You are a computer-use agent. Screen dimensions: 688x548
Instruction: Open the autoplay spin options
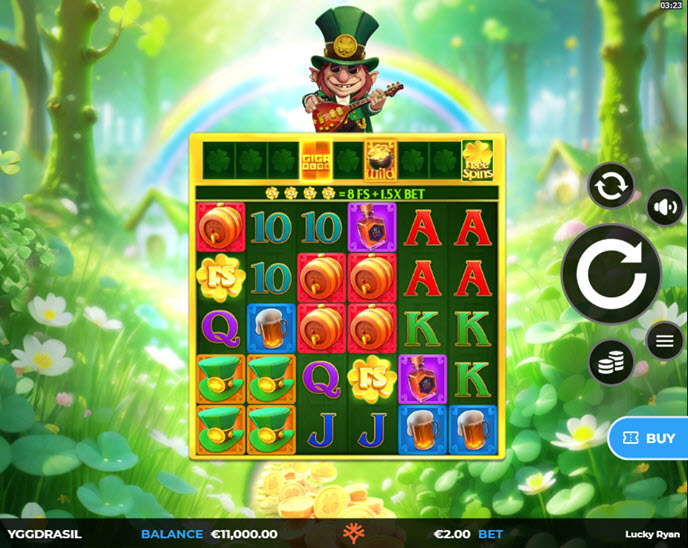(x=610, y=186)
